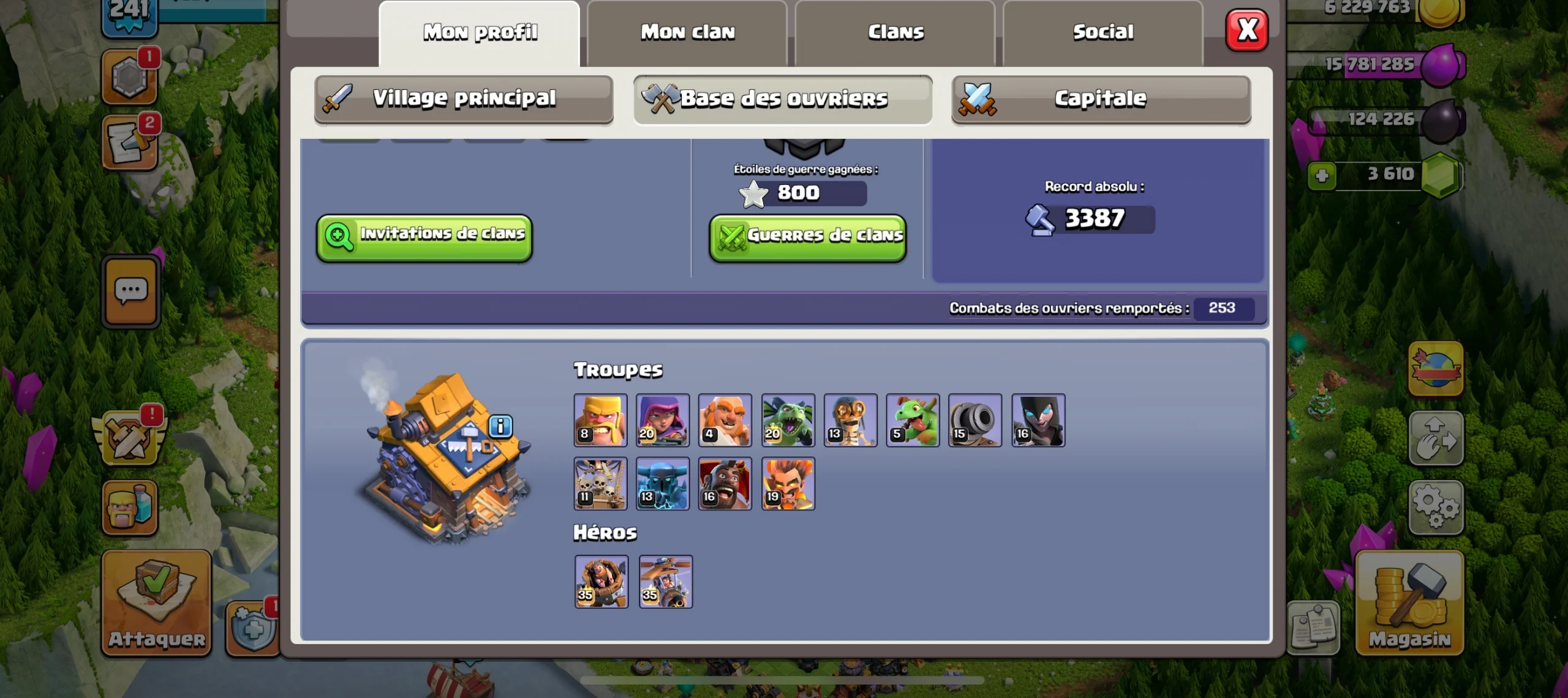Select the Battle Copter hero icon
The image size is (1568, 698).
click(x=666, y=582)
